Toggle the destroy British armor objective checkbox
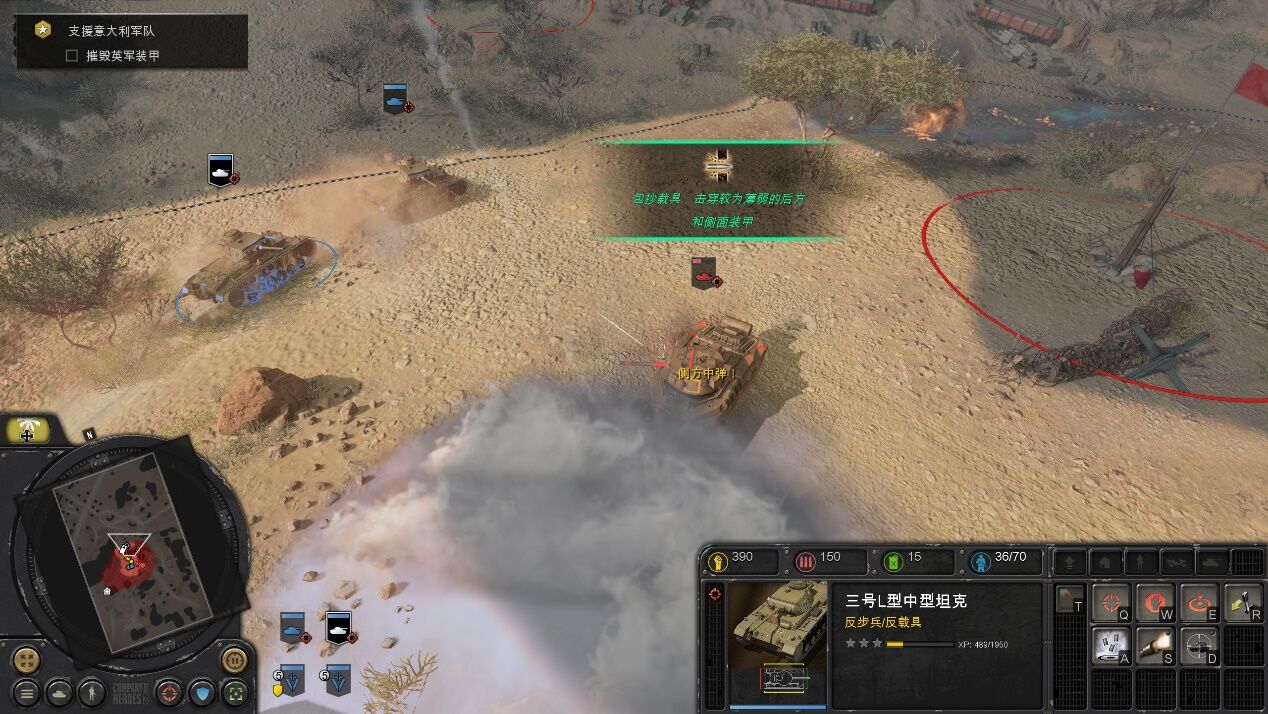 click(72, 56)
